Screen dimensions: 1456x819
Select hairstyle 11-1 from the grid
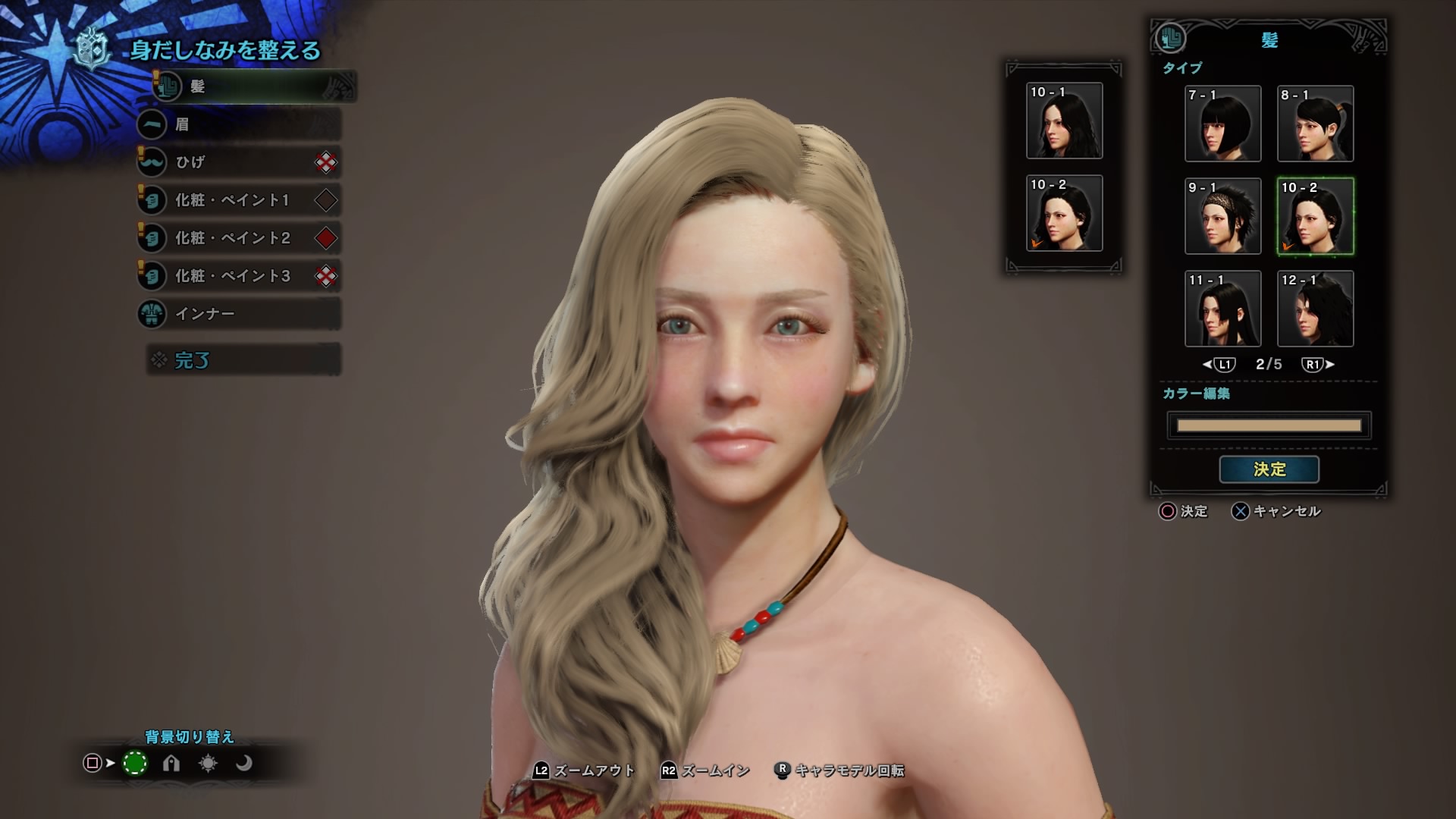(1223, 309)
